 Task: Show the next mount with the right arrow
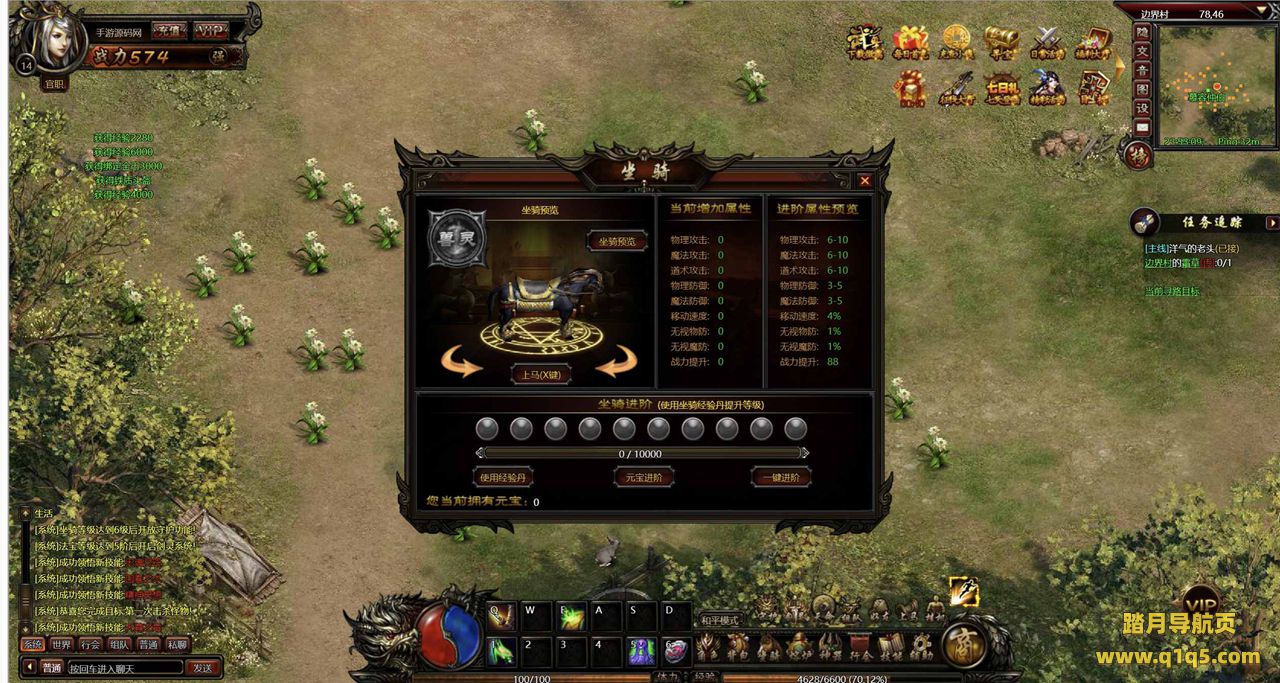pos(618,362)
